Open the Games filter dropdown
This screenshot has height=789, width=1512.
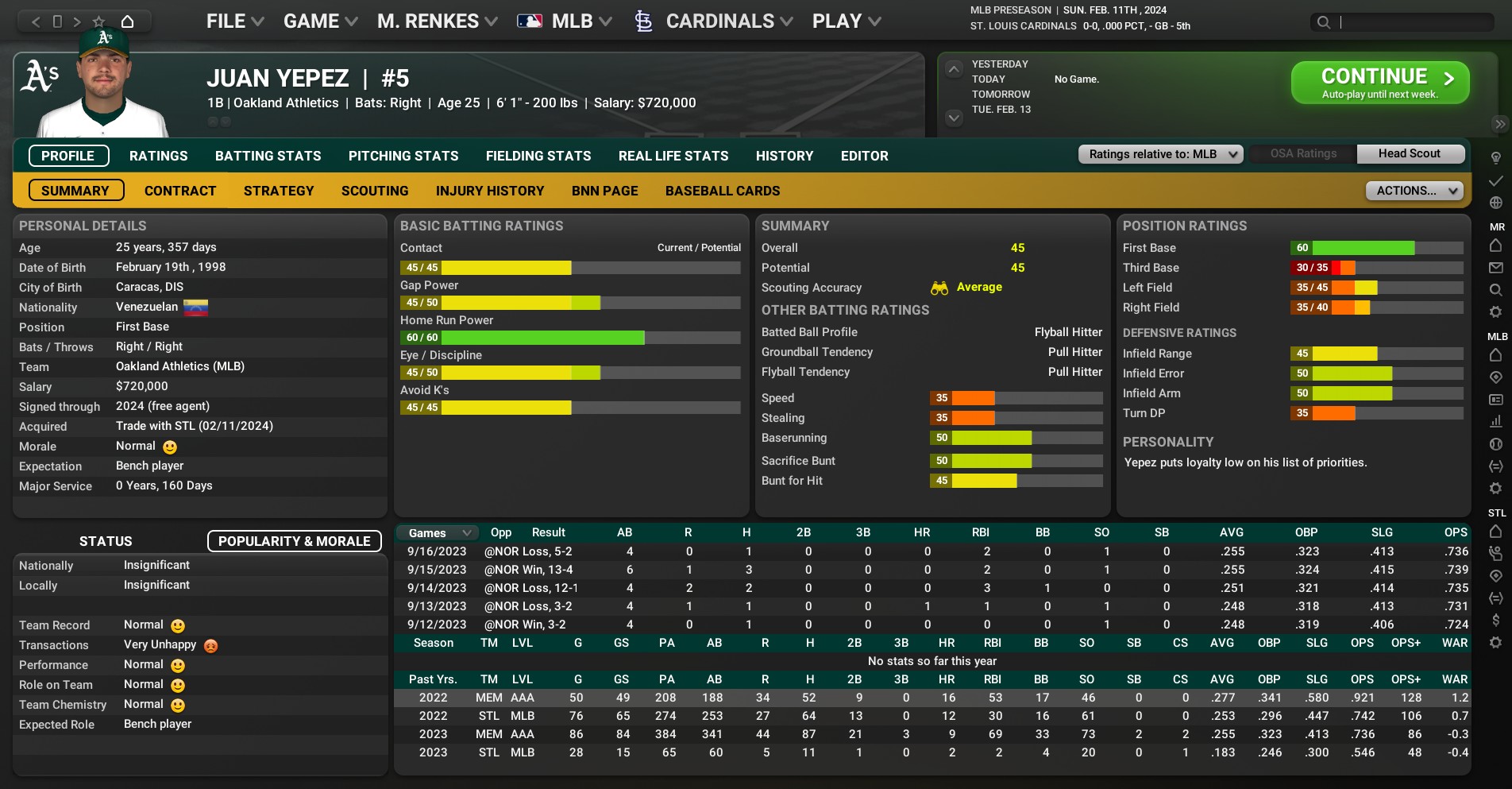point(439,533)
